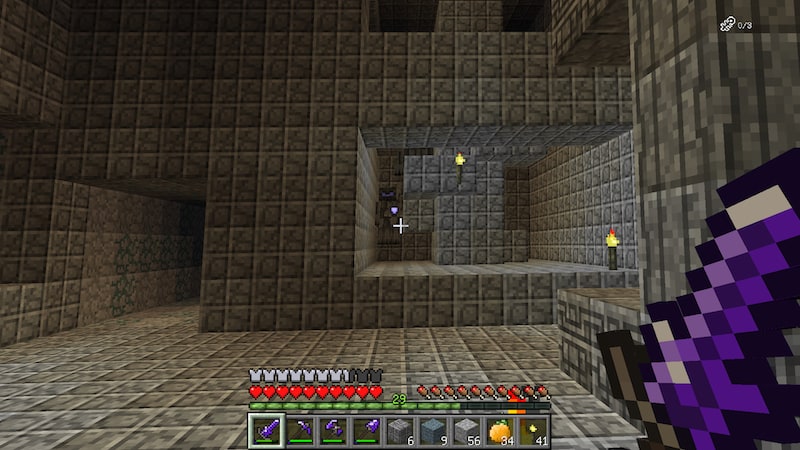Select the orange fruit stack of 34

coord(499,431)
